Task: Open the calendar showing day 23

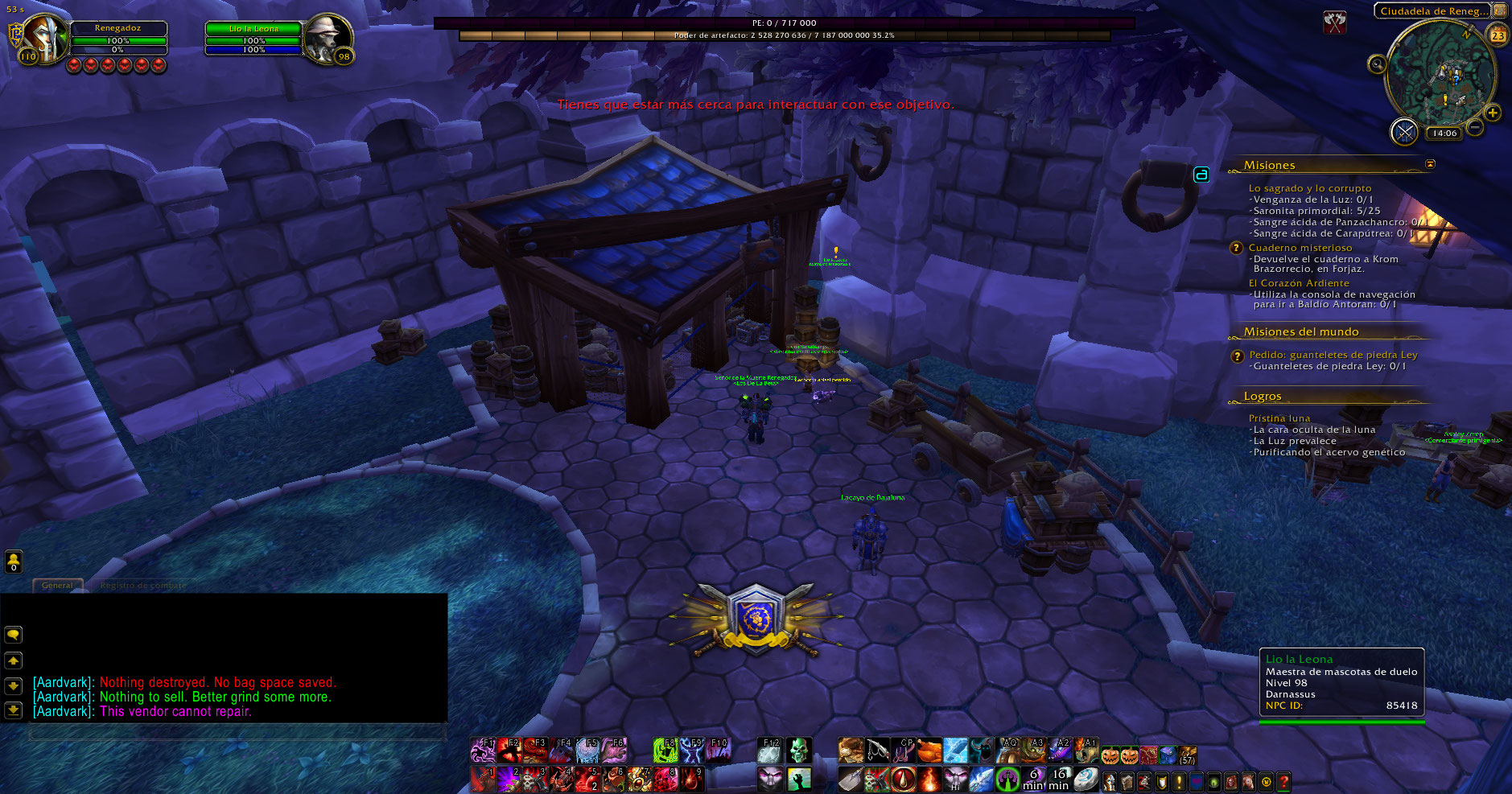Action: [1498, 35]
